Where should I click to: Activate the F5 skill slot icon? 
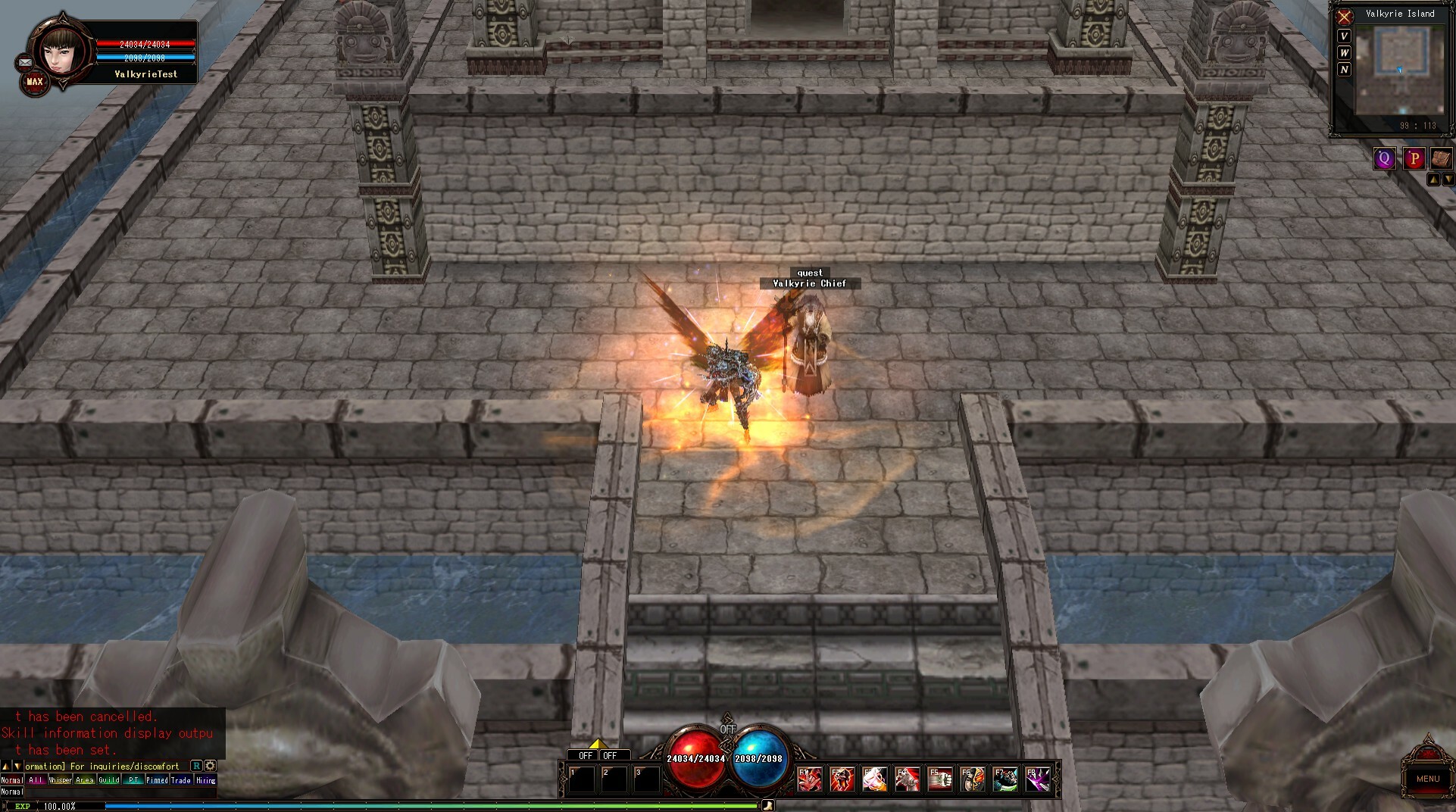[940, 780]
